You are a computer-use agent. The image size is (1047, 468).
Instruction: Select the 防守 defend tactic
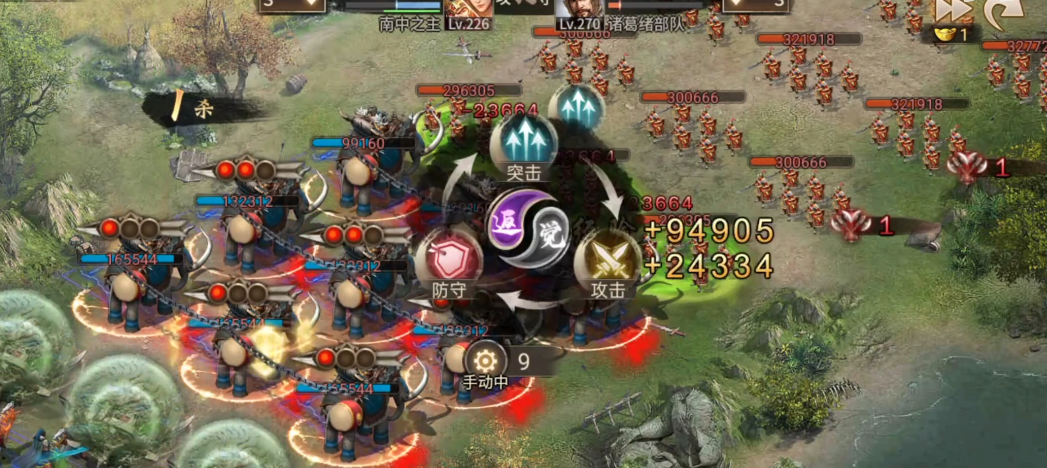pyautogui.click(x=449, y=262)
